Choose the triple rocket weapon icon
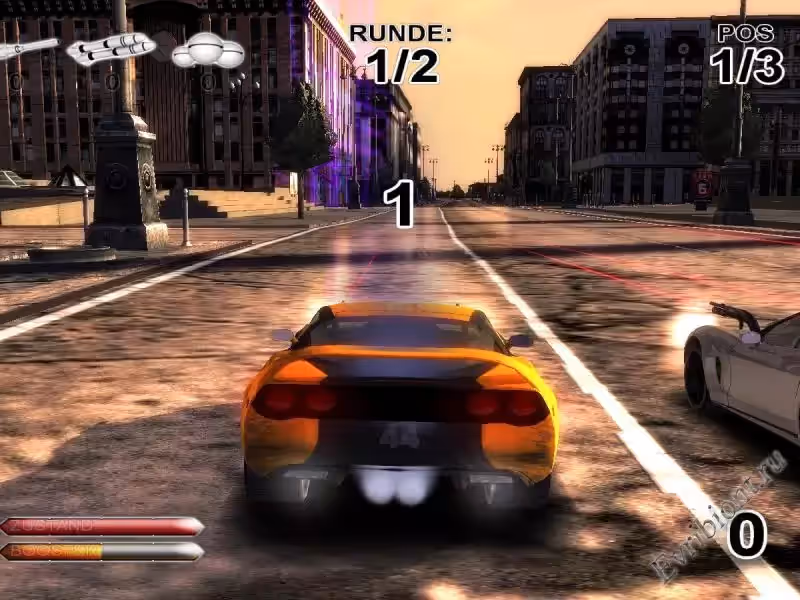The height and width of the screenshot is (600, 800). 111,47
